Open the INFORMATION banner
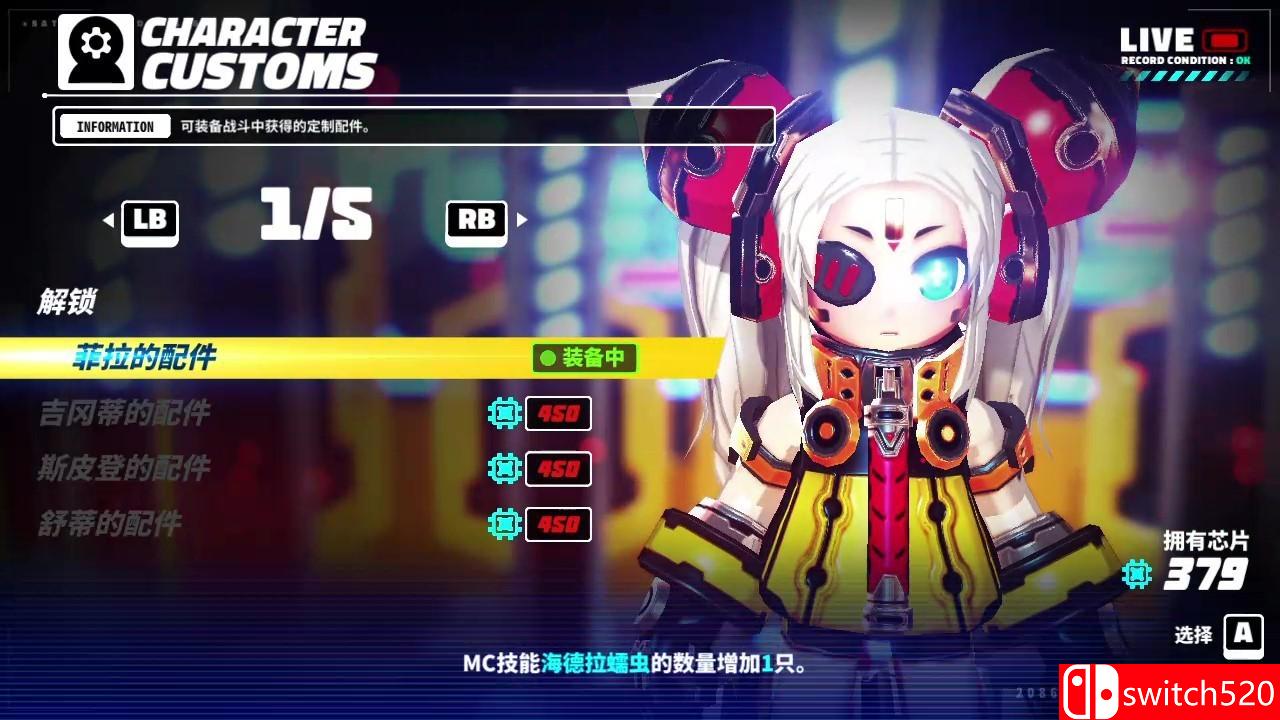The image size is (1280, 720). click(x=114, y=126)
